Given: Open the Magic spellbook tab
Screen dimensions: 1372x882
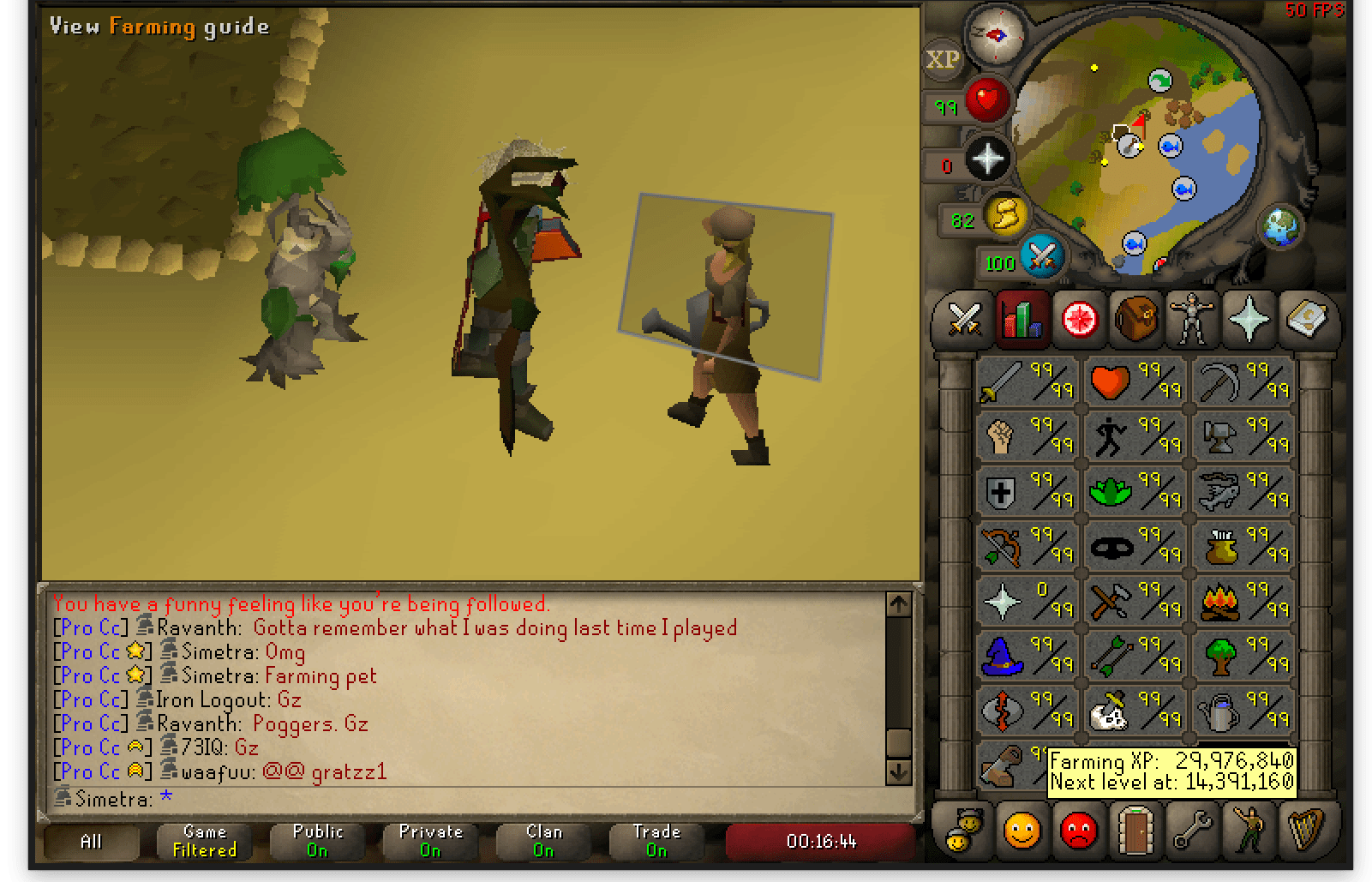Looking at the screenshot, I should 1309,320.
